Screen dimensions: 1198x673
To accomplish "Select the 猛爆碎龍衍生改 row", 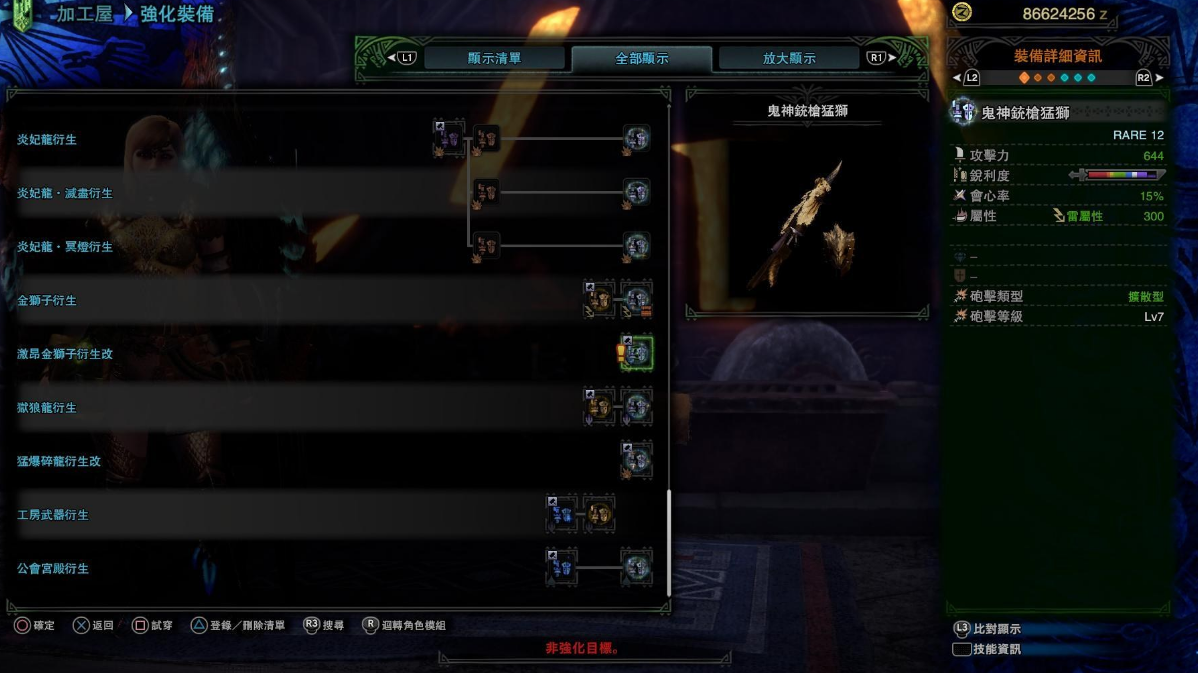I will (x=59, y=461).
